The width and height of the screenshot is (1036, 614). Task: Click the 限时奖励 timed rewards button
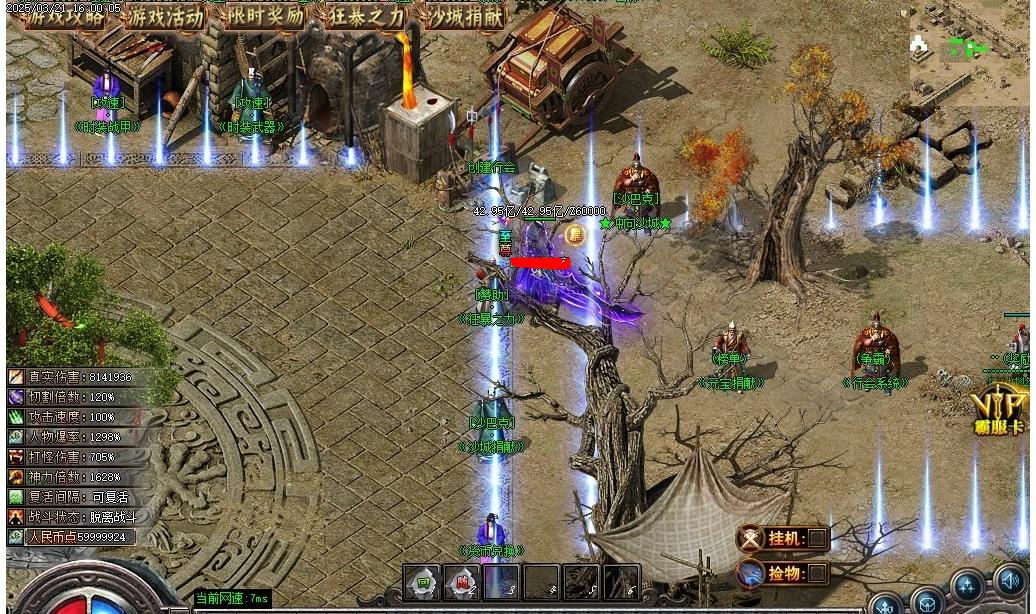click(x=265, y=16)
